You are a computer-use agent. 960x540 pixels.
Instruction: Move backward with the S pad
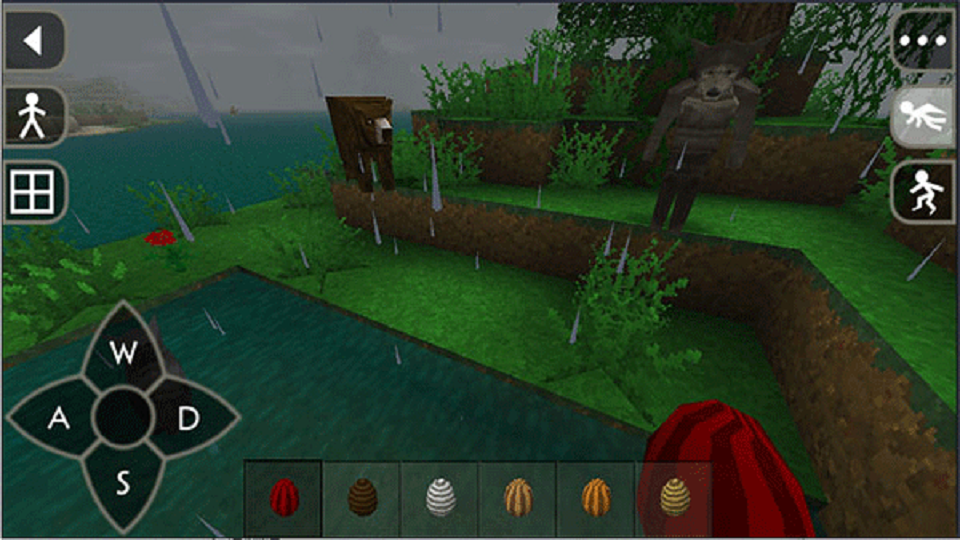[x=123, y=485]
